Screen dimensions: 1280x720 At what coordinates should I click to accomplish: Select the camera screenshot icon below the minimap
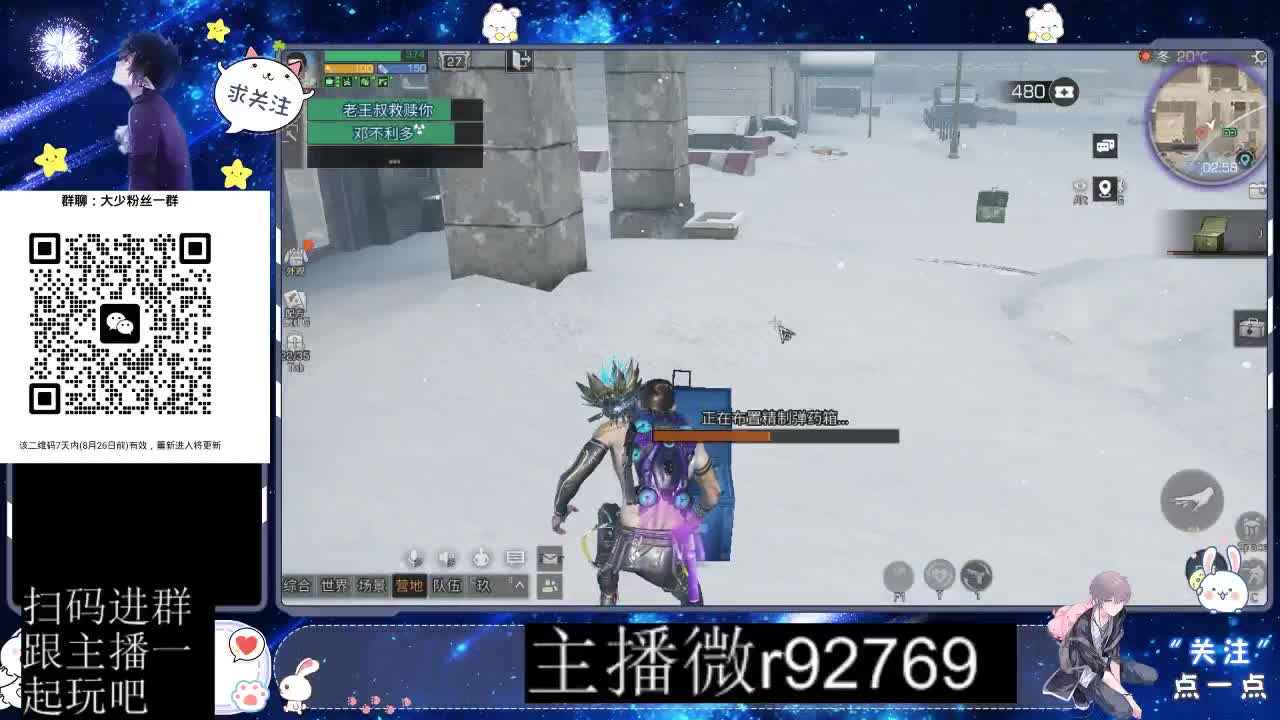tap(1257, 189)
